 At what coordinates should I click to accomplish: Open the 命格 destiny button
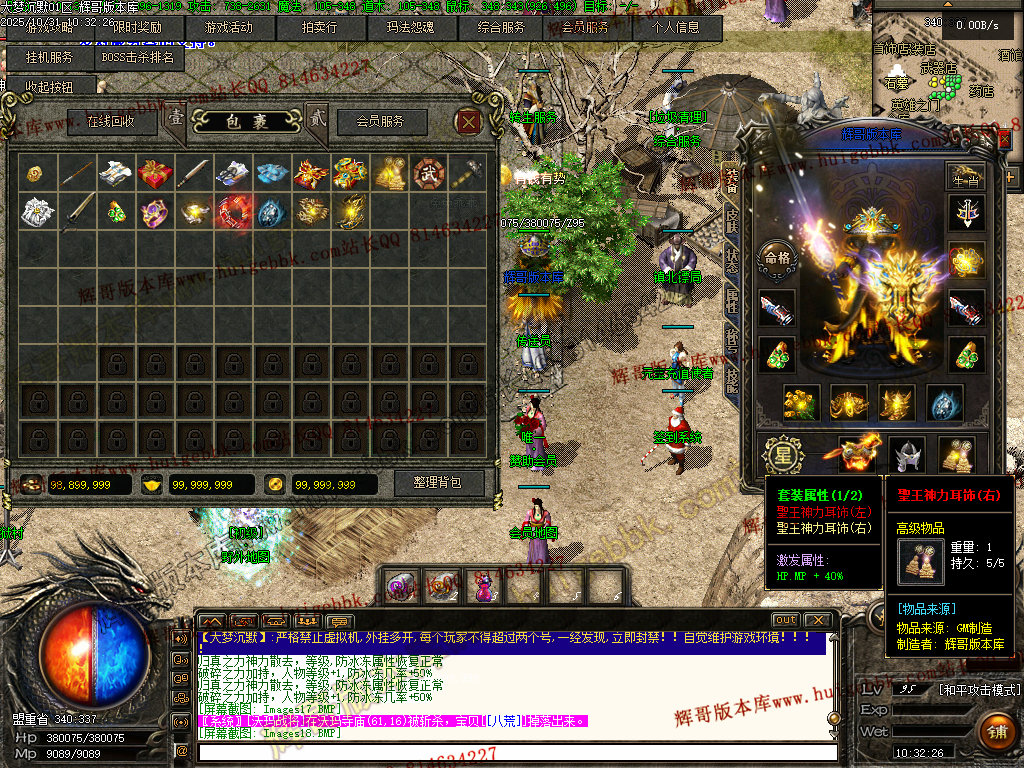tap(777, 257)
